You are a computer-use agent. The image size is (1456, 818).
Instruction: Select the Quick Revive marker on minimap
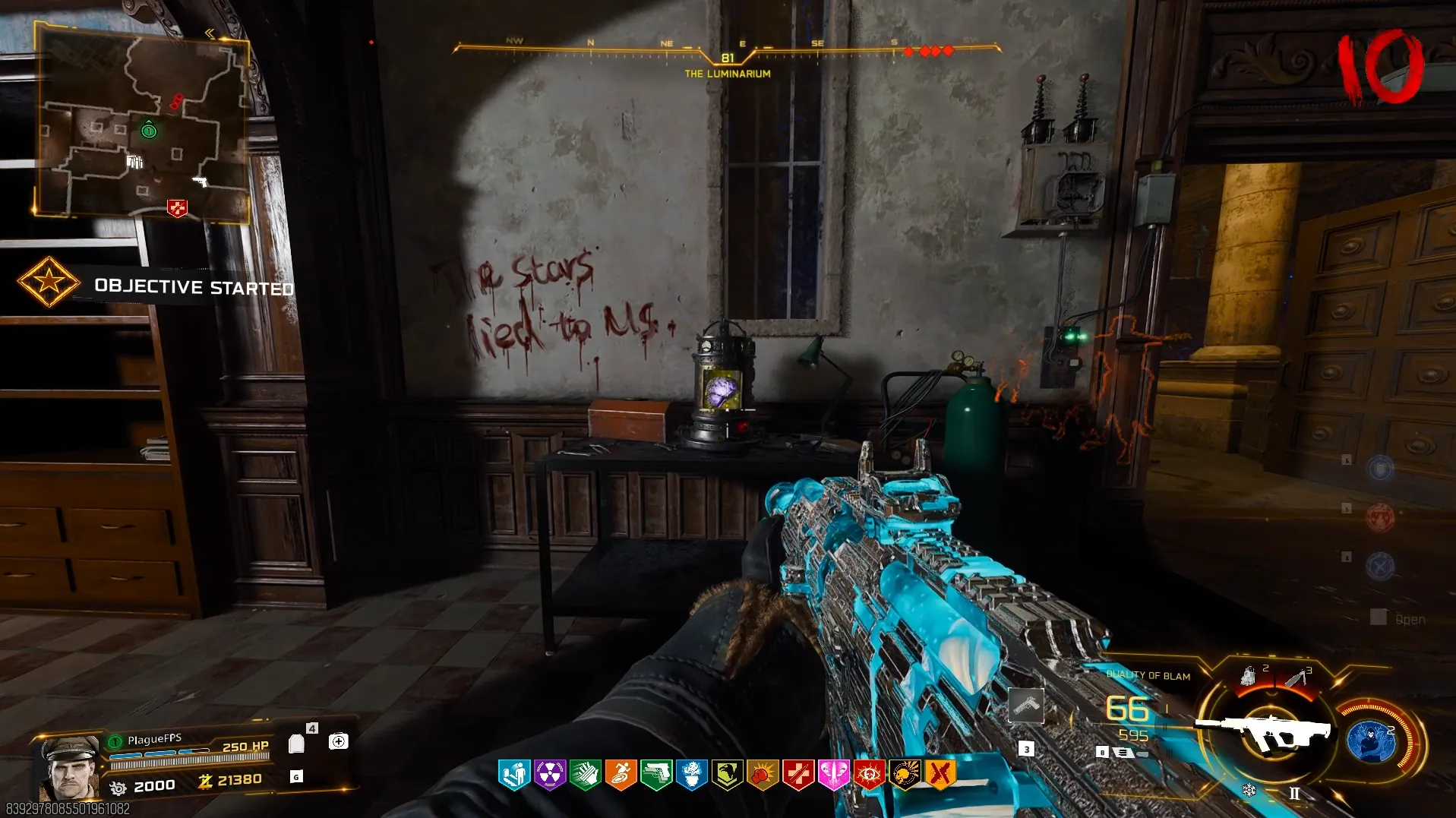coord(177,207)
